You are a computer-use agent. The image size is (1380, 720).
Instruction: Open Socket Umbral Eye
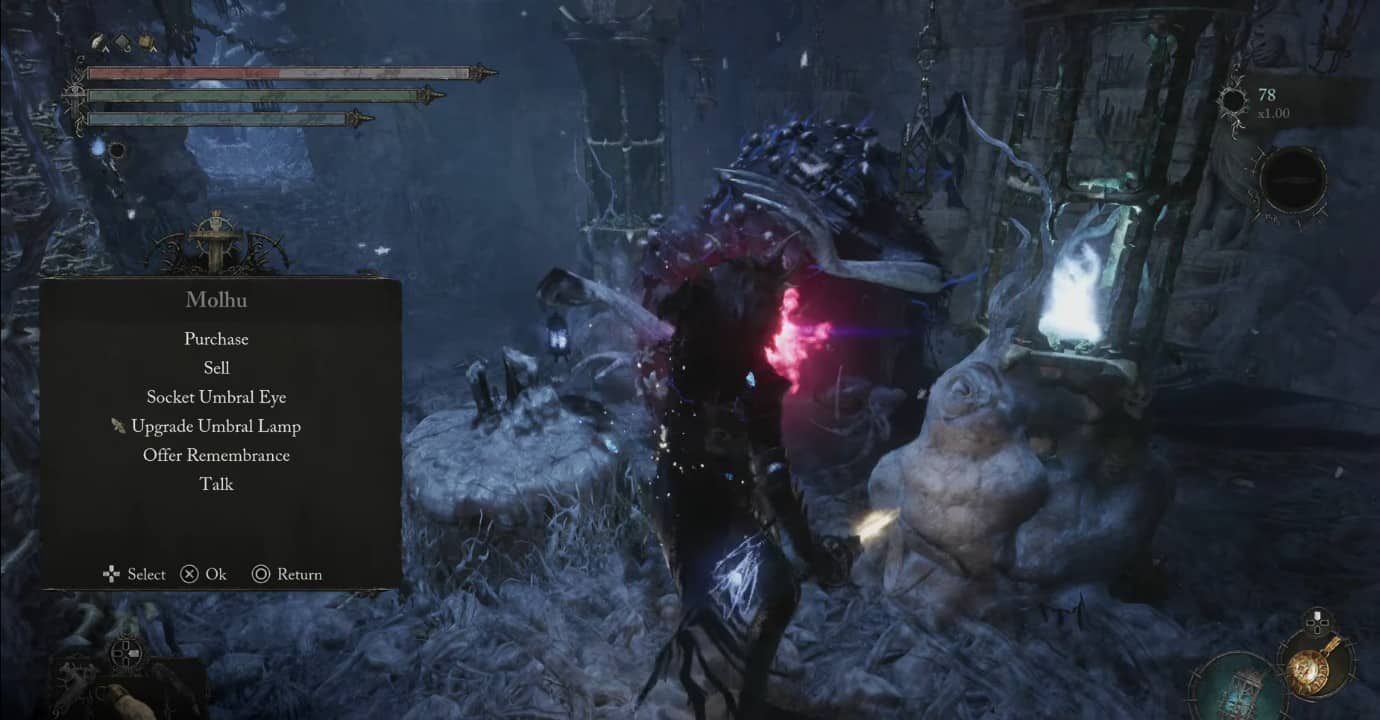pos(216,397)
